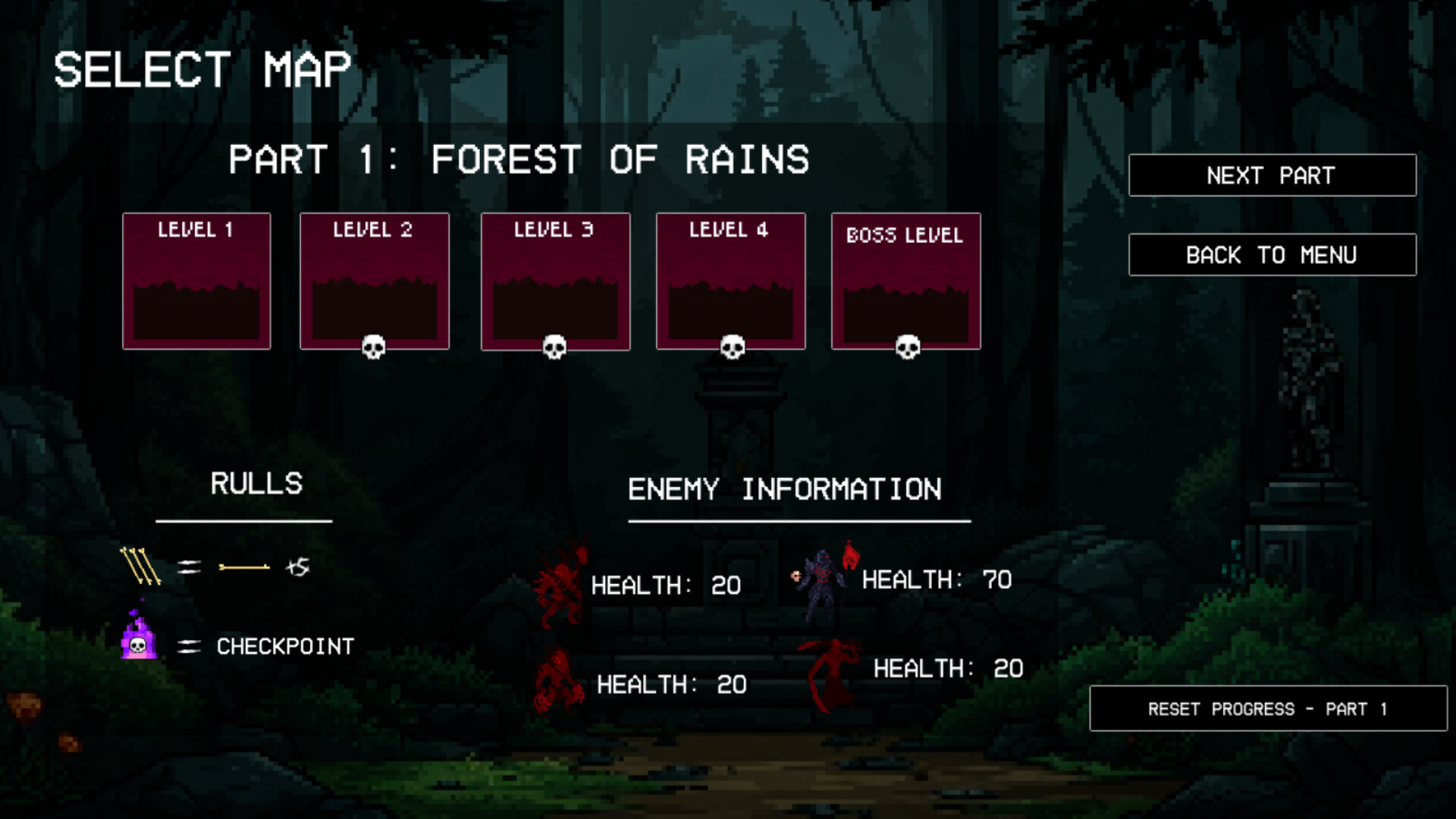
Task: Open Level 3 of Forest of Rains
Action: 554,281
